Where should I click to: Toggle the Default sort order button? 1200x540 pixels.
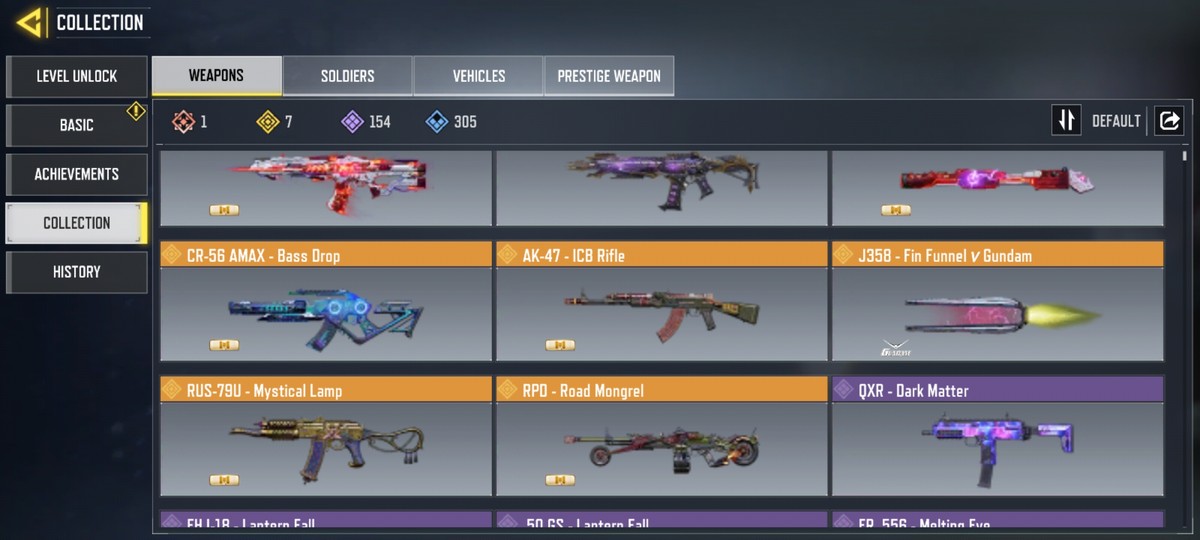click(1067, 121)
